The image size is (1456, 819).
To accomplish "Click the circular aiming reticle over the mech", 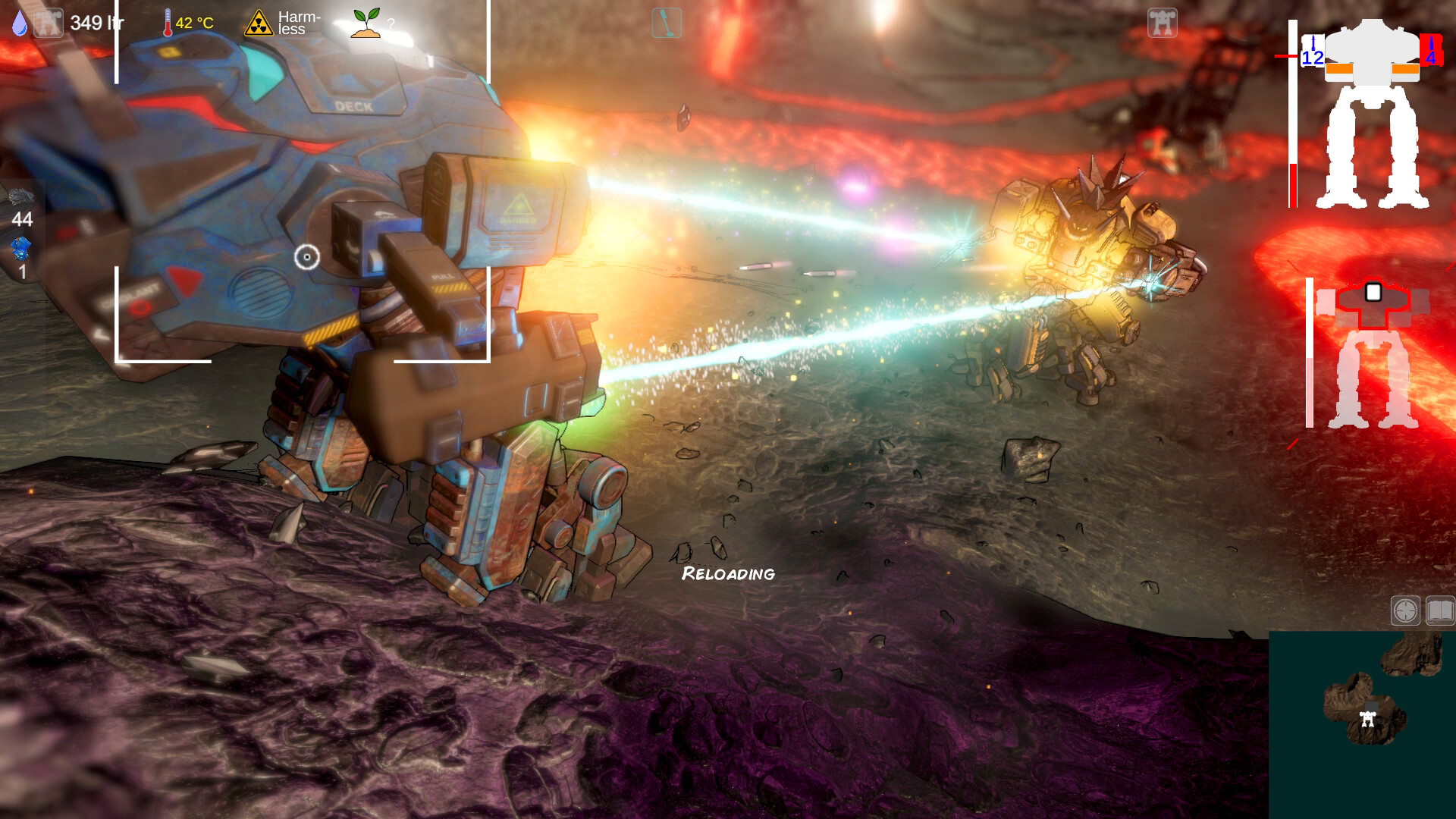I will pyautogui.click(x=306, y=258).
